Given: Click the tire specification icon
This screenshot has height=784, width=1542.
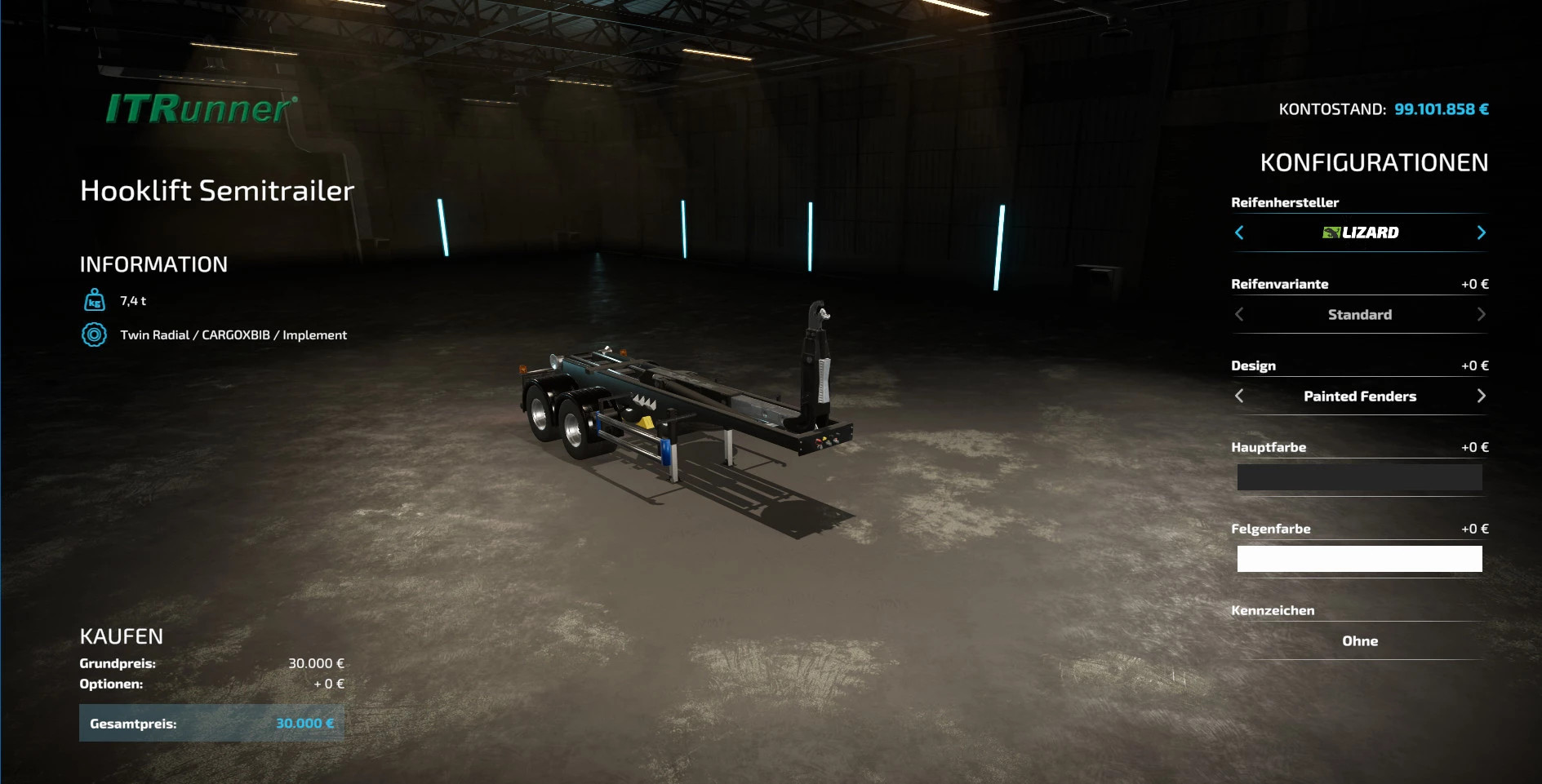Looking at the screenshot, I should (x=95, y=334).
